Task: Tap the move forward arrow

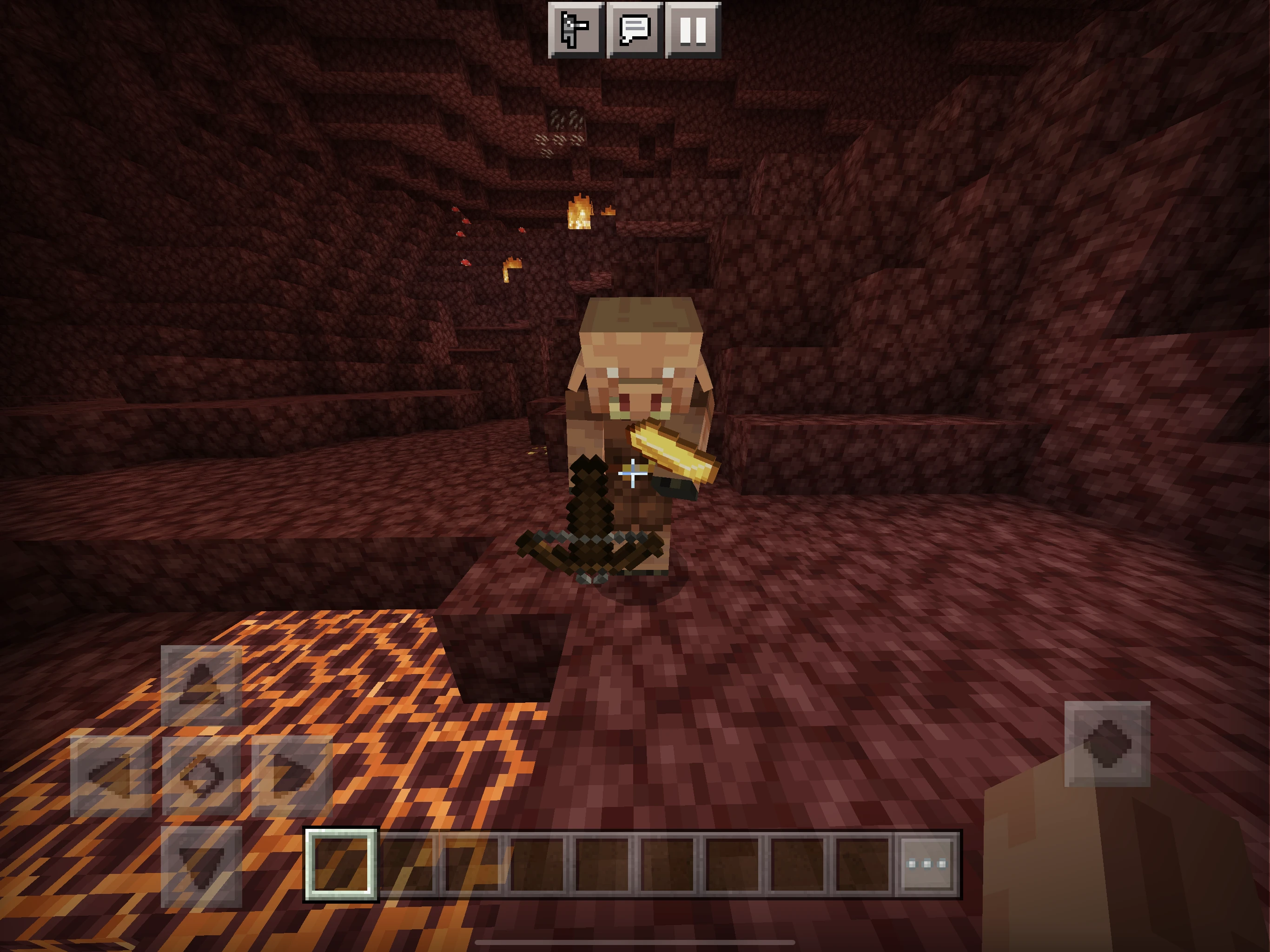Action: point(201,685)
